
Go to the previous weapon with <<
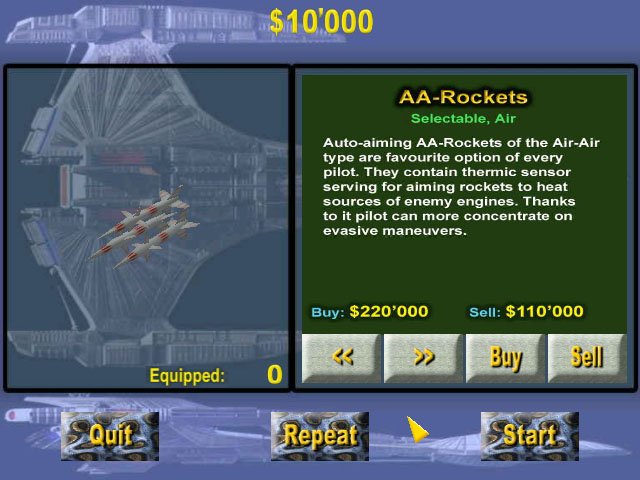pyautogui.click(x=342, y=358)
